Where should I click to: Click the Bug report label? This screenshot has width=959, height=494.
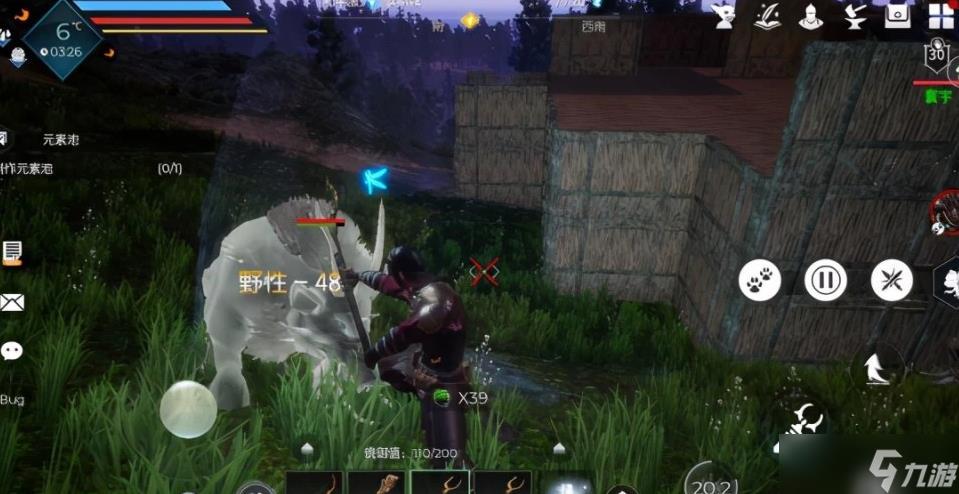[12, 400]
